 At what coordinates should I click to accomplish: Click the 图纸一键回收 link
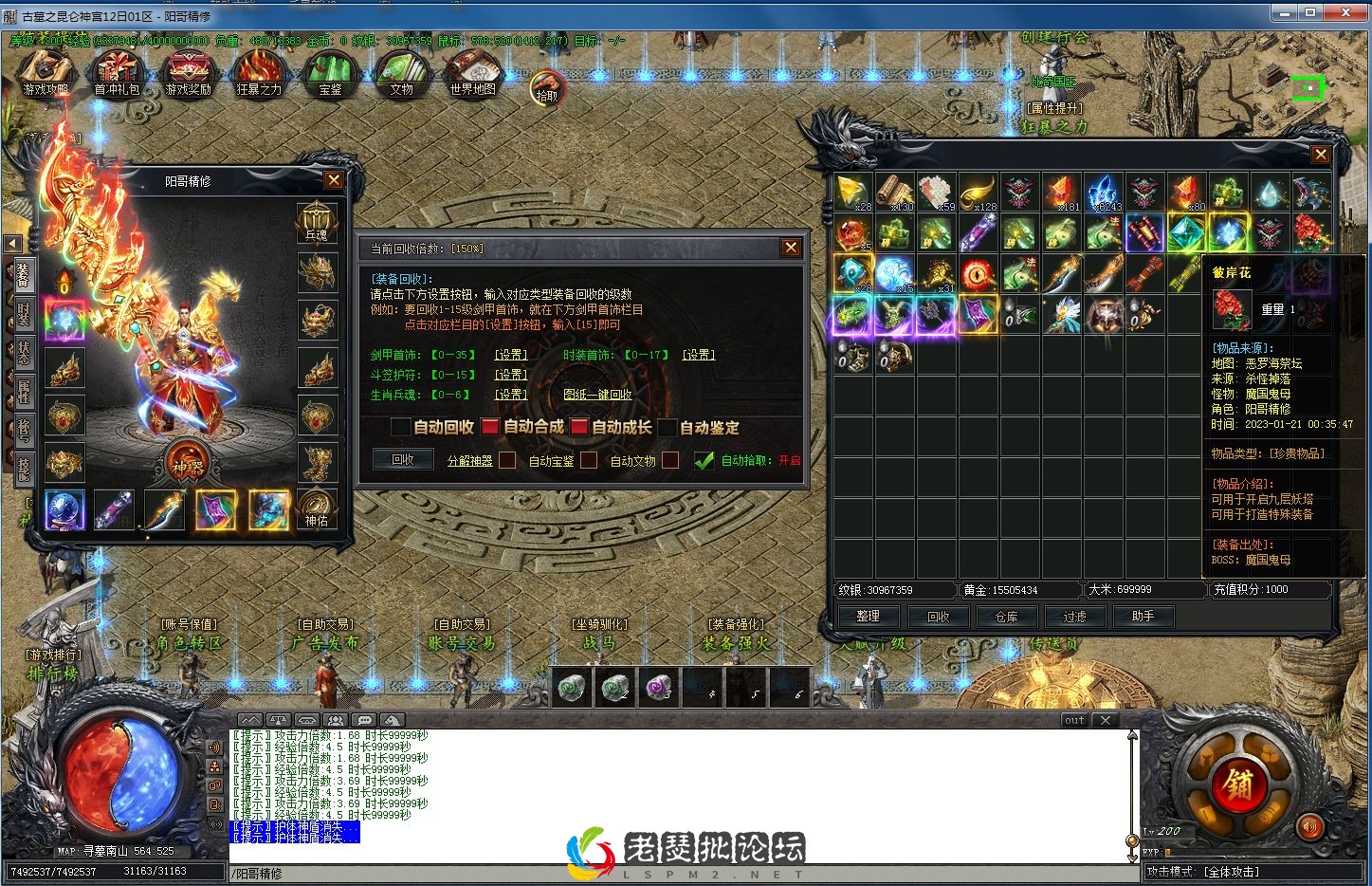pyautogui.click(x=597, y=395)
